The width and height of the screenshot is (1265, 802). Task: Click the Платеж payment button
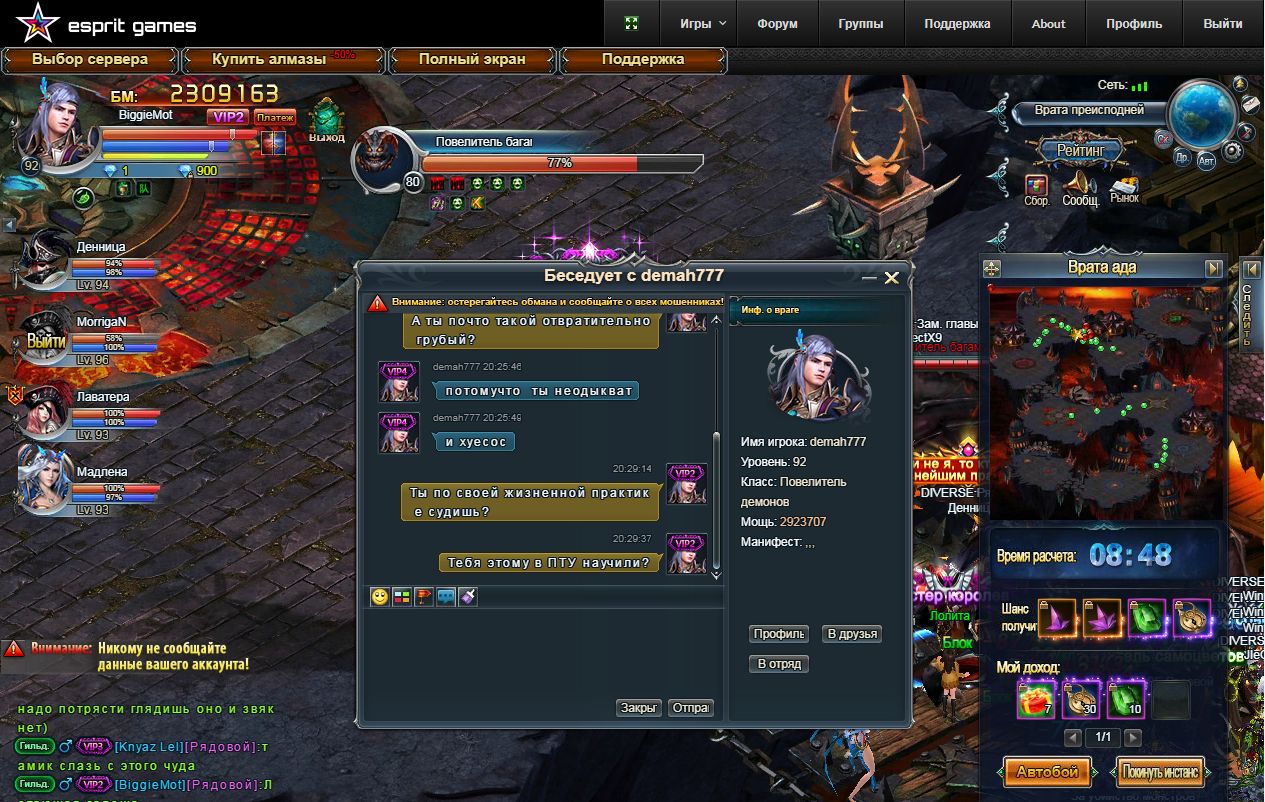(x=275, y=117)
